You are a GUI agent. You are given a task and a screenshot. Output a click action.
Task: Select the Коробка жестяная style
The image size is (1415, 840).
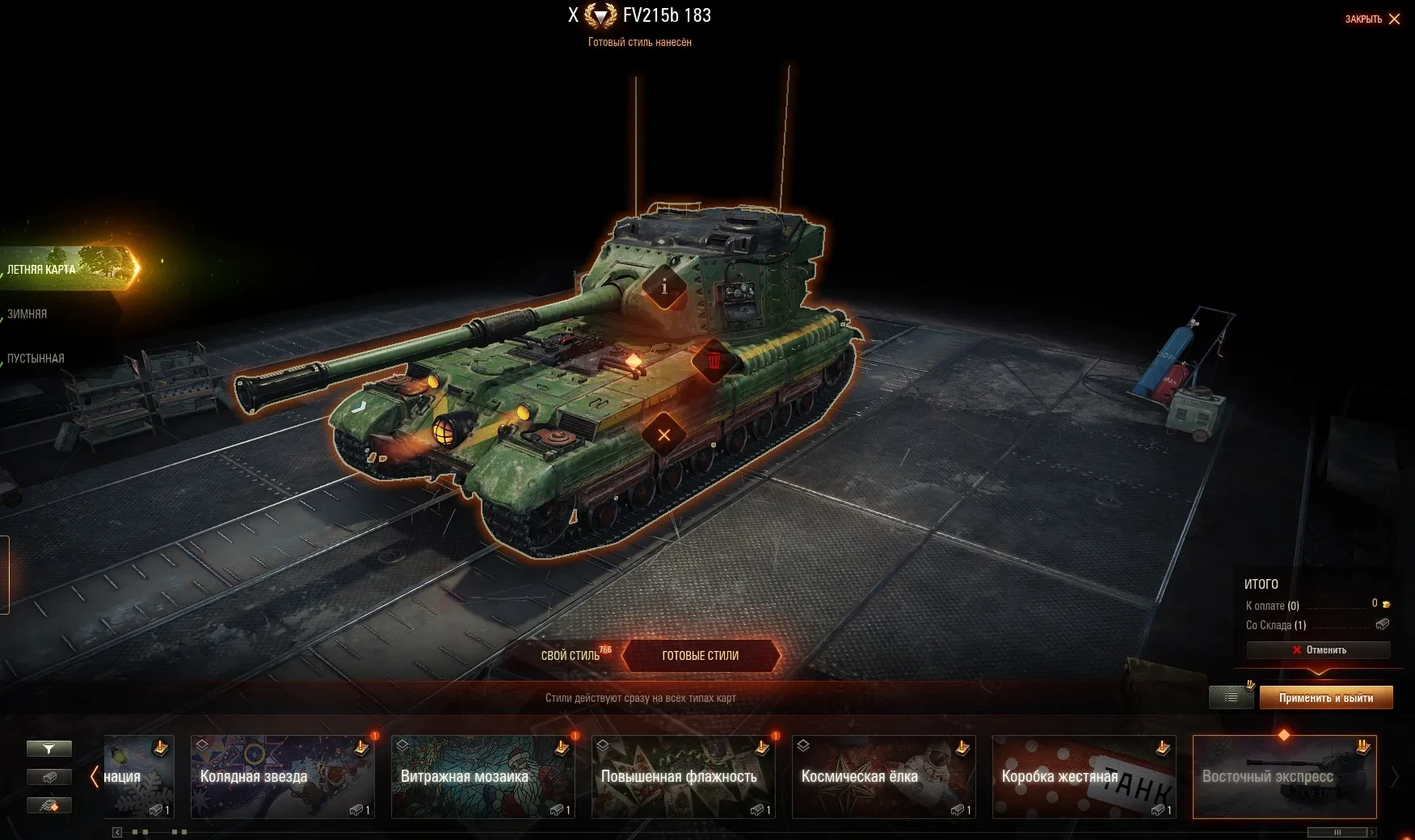(1084, 776)
